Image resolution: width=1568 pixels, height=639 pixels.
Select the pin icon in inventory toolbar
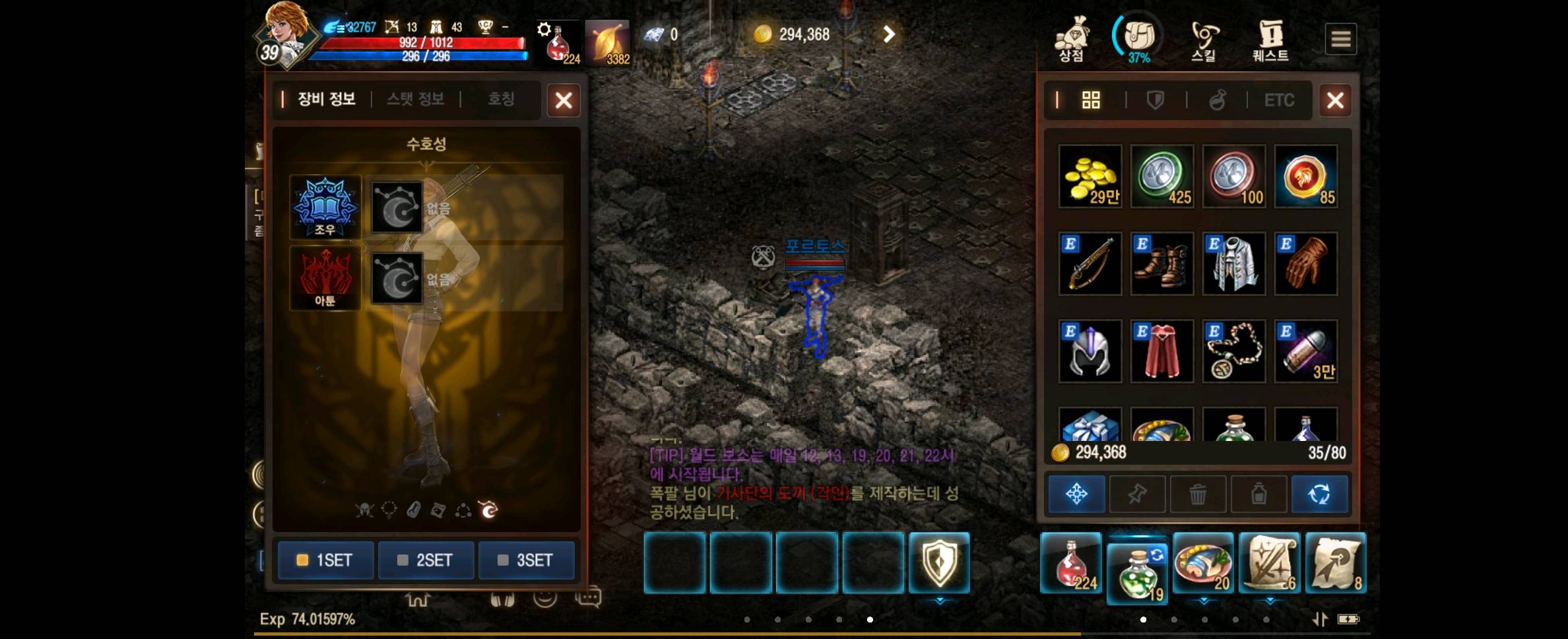pyautogui.click(x=1137, y=494)
